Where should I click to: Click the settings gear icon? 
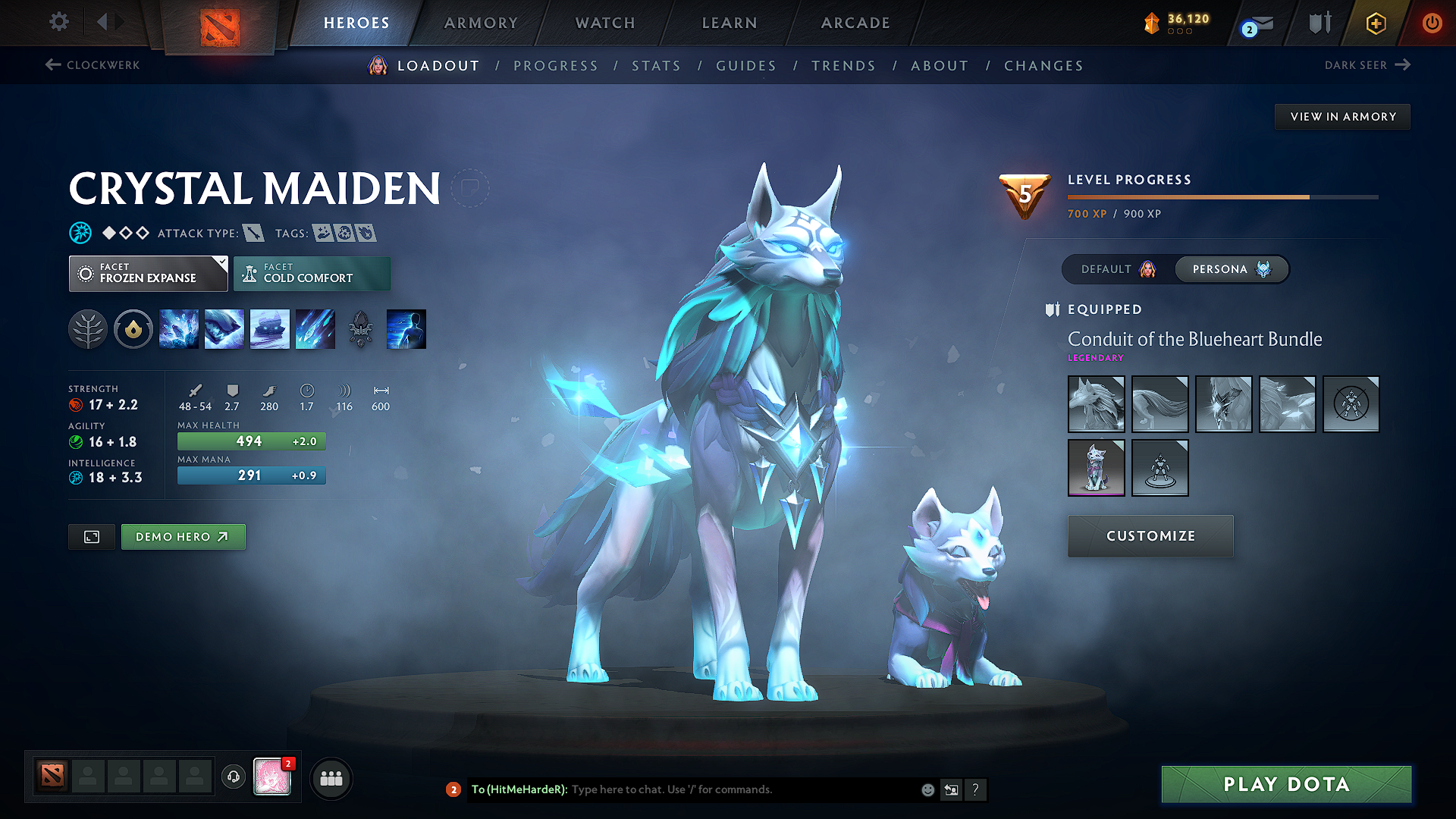[58, 22]
